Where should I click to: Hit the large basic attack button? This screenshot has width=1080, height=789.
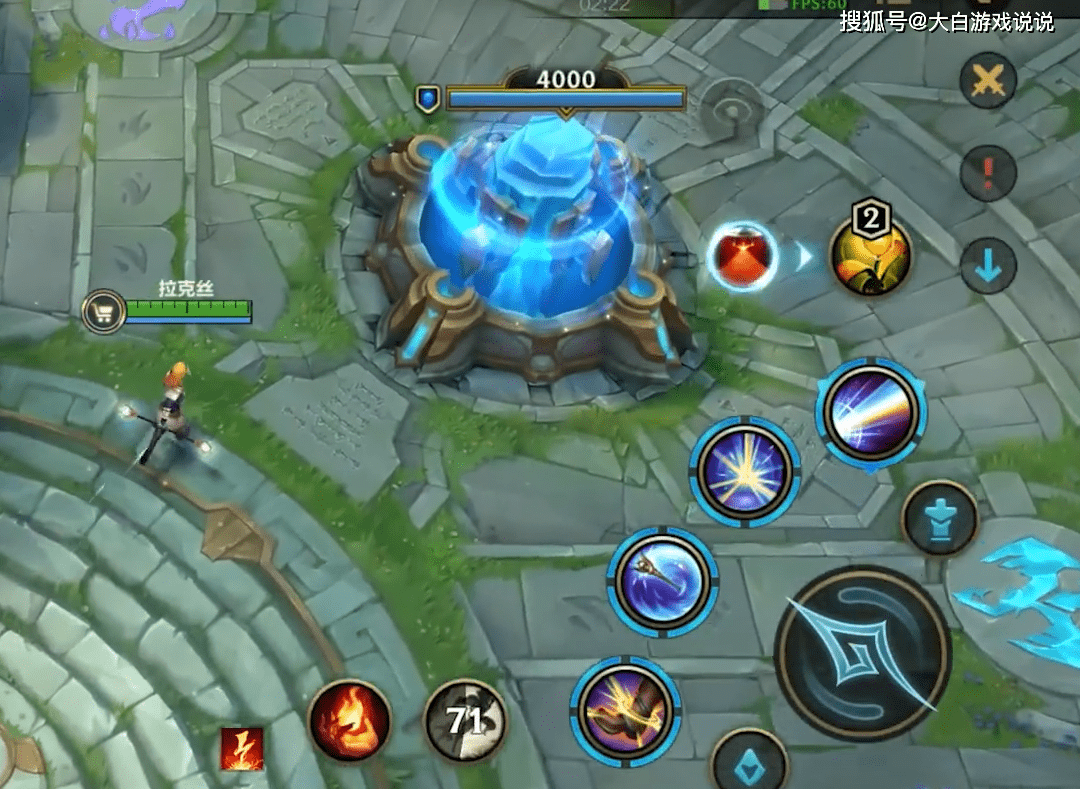point(862,653)
